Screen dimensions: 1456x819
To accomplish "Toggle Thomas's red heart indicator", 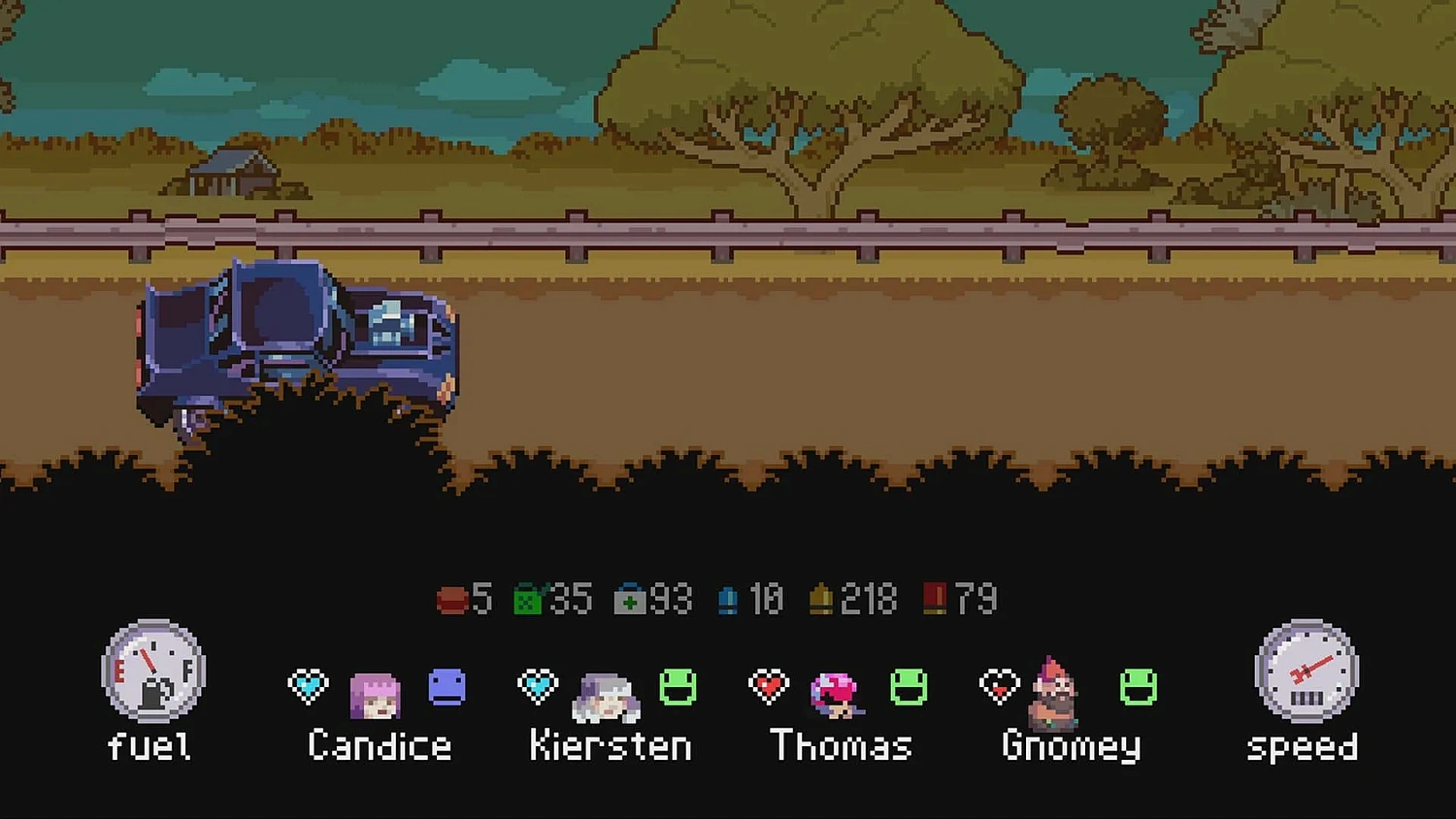I will point(767,686).
